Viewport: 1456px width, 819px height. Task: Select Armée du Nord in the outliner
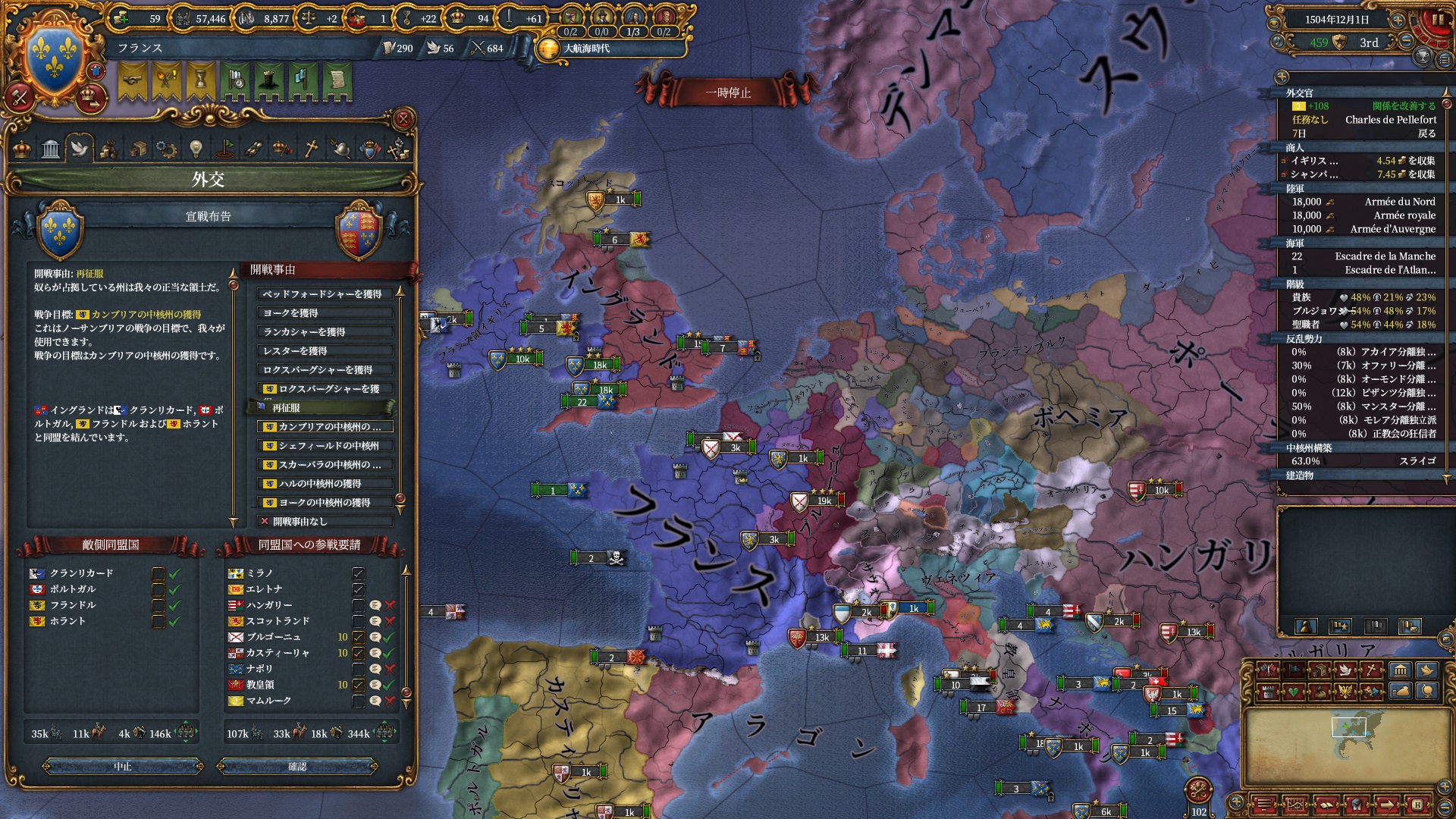coord(1399,202)
